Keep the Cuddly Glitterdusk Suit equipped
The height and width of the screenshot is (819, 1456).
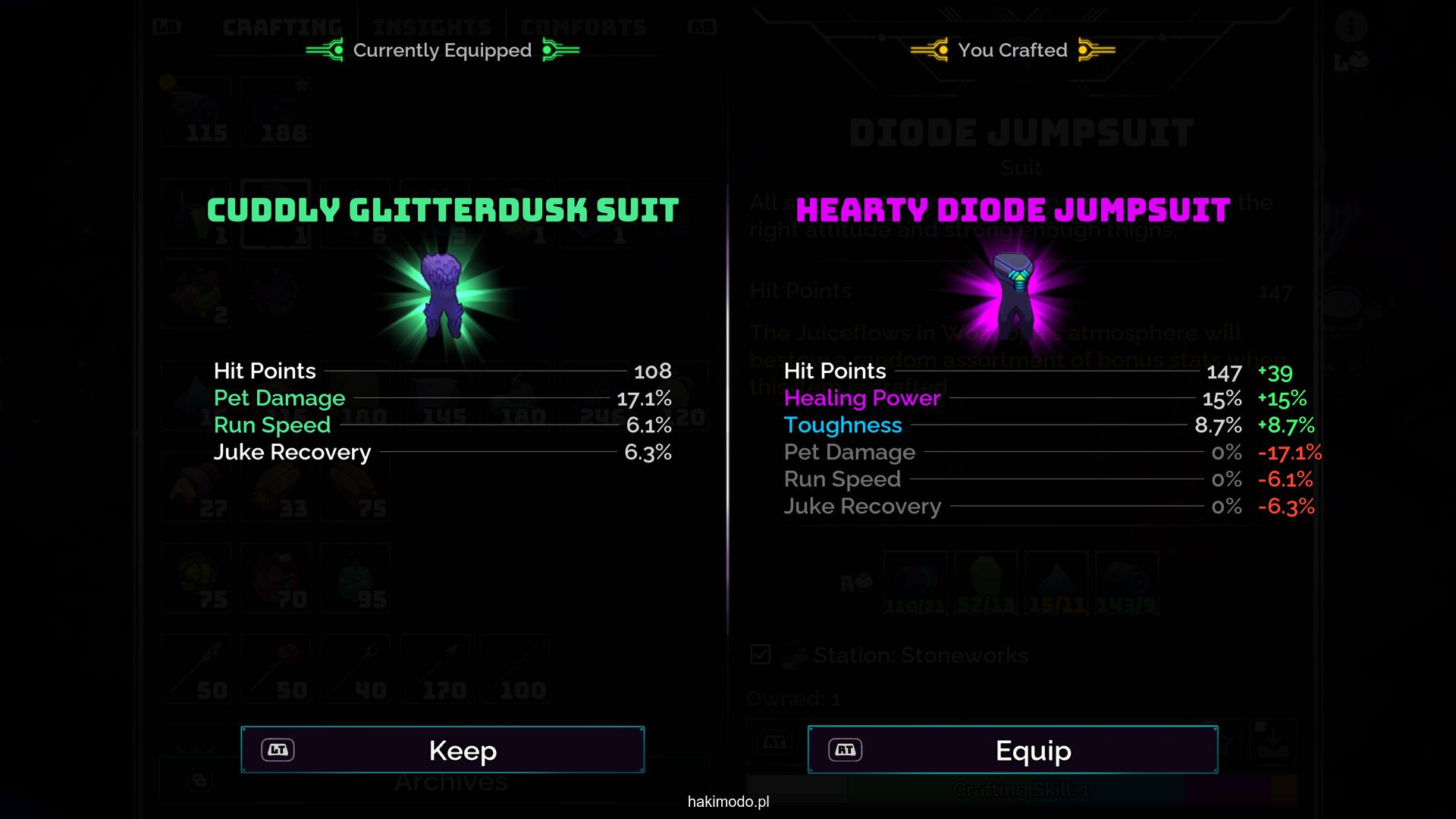(x=443, y=750)
